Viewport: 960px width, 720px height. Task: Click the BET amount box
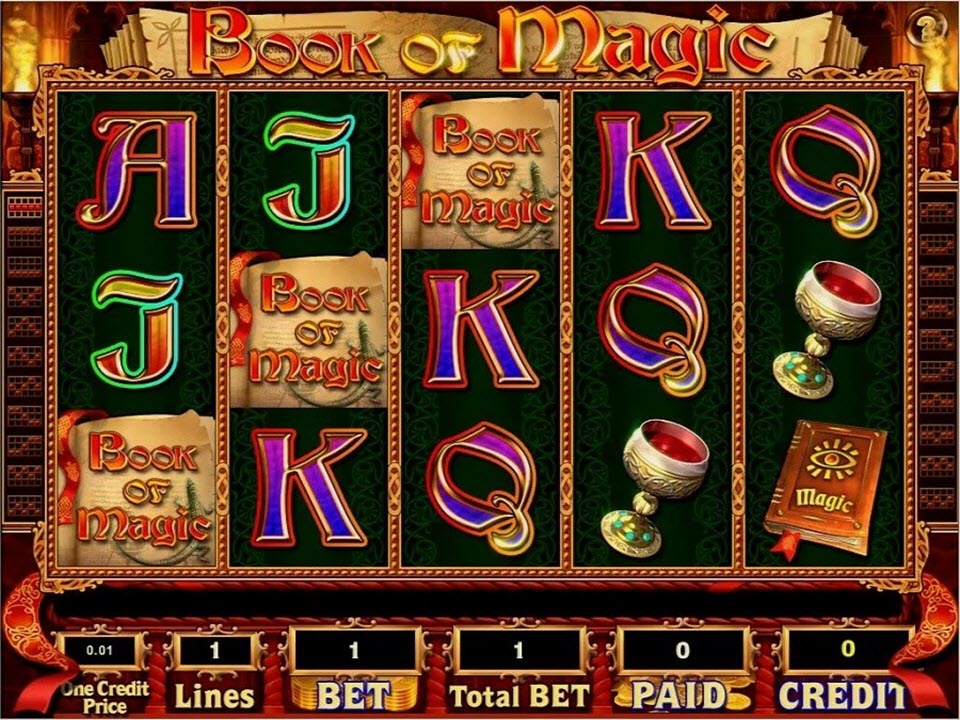[353, 651]
